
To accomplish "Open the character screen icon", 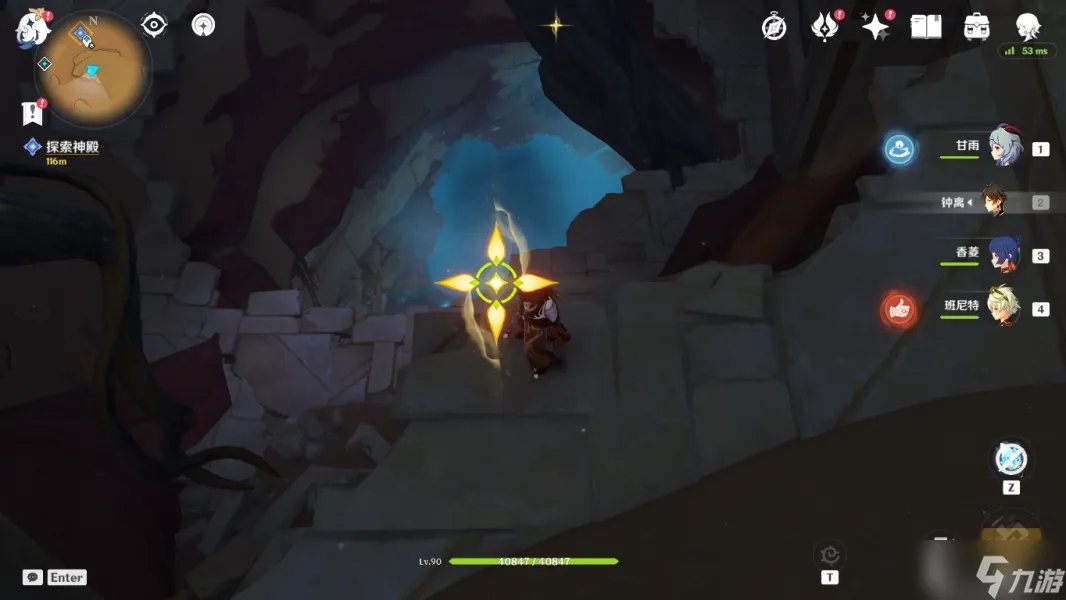I will click(x=1028, y=26).
